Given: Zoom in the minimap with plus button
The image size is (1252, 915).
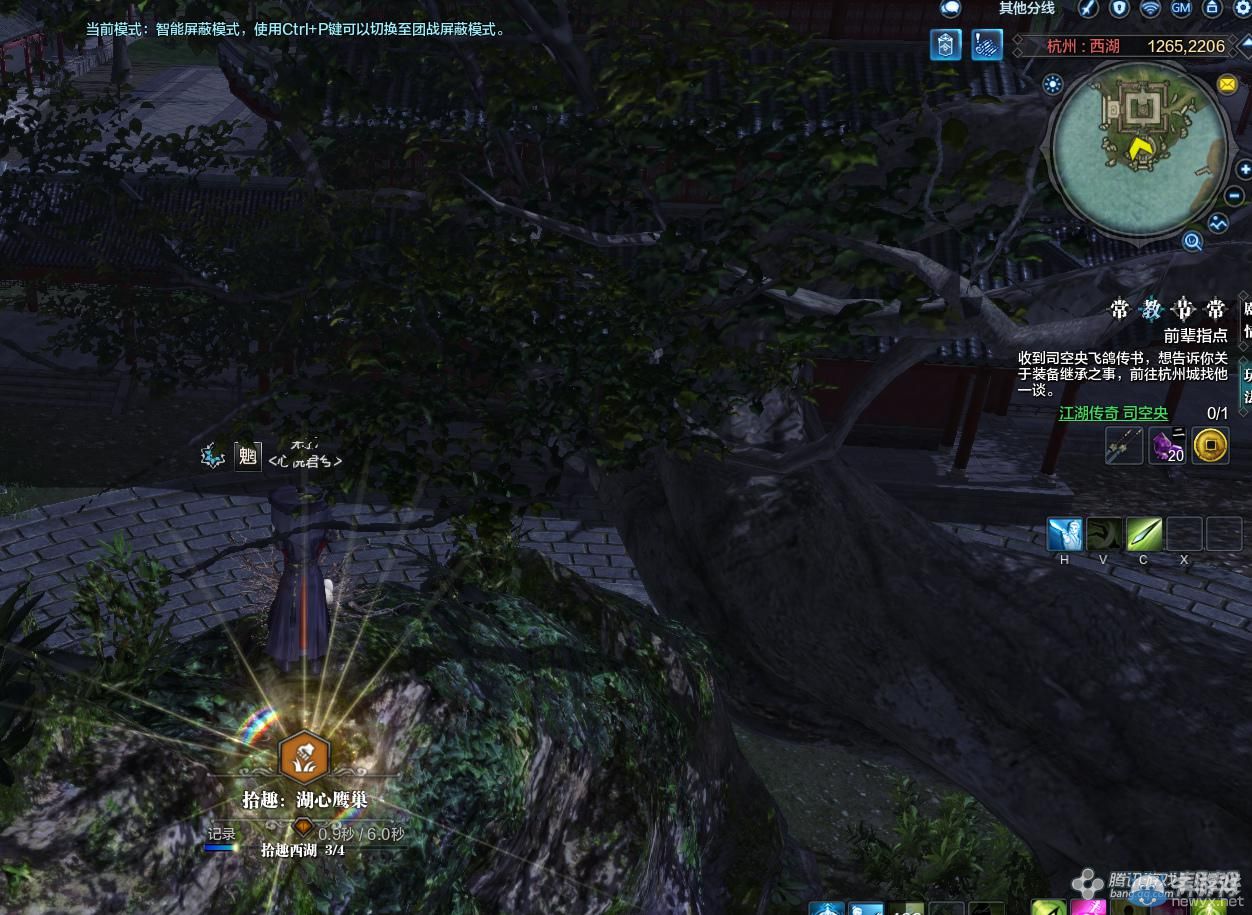Looking at the screenshot, I should tap(1245, 169).
